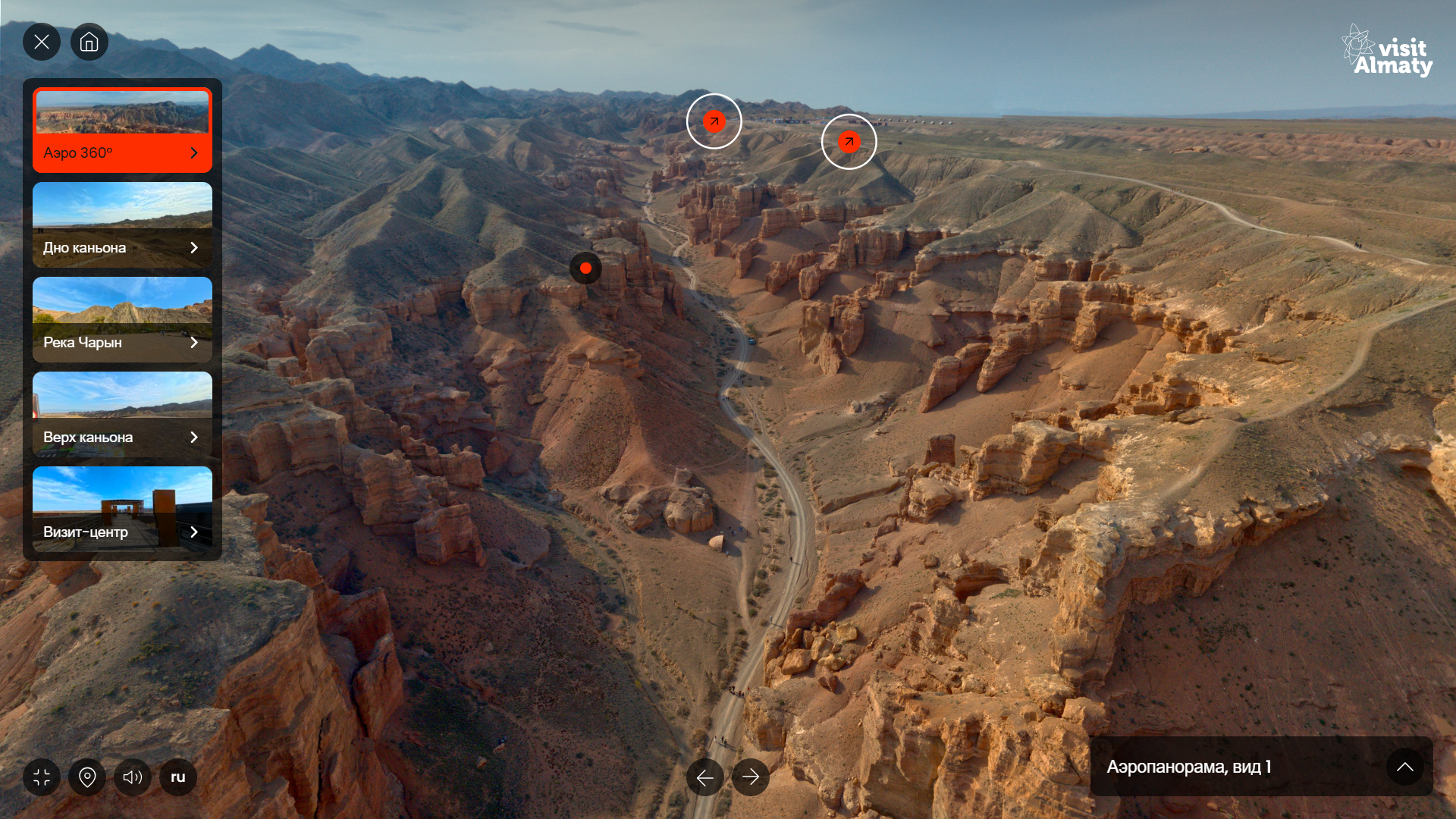This screenshot has height=819, width=1456.
Task: Switch to the Верх каньона panorama
Action: (122, 415)
